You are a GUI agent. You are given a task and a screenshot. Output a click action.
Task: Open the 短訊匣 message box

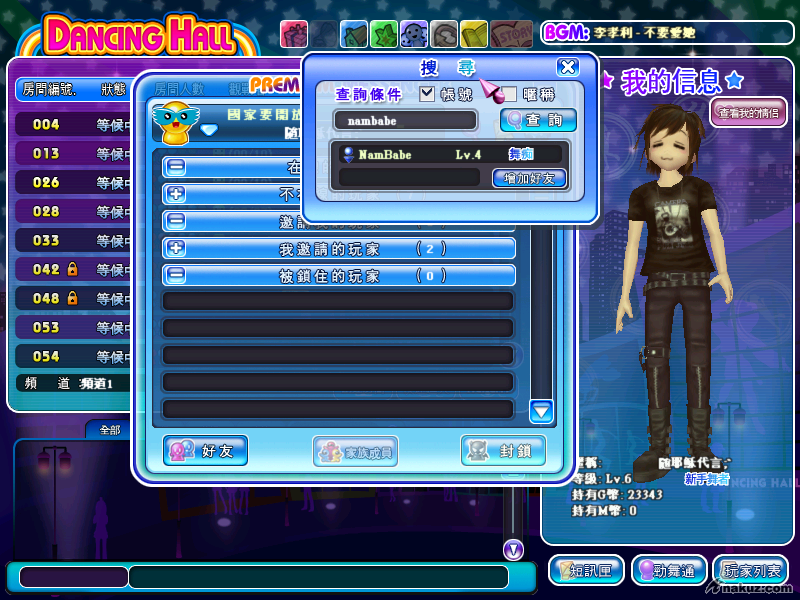tap(586, 570)
